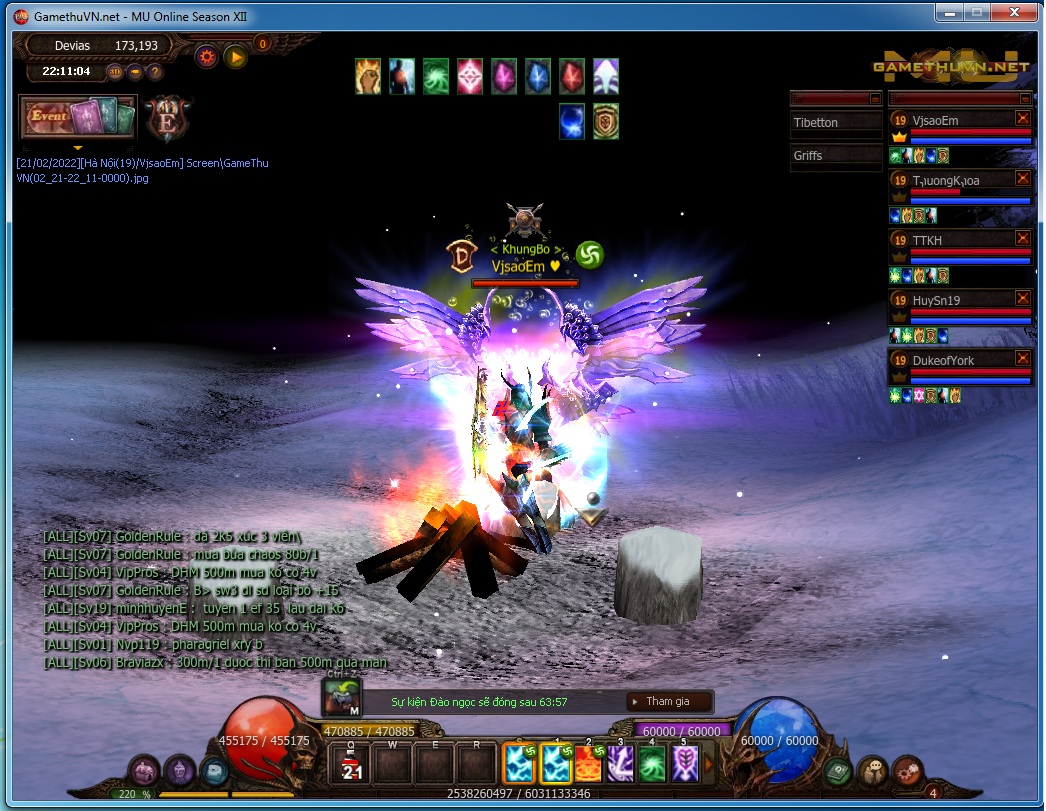The width and height of the screenshot is (1046, 811).
Task: Click the shield emblem with letter E
Action: [164, 118]
